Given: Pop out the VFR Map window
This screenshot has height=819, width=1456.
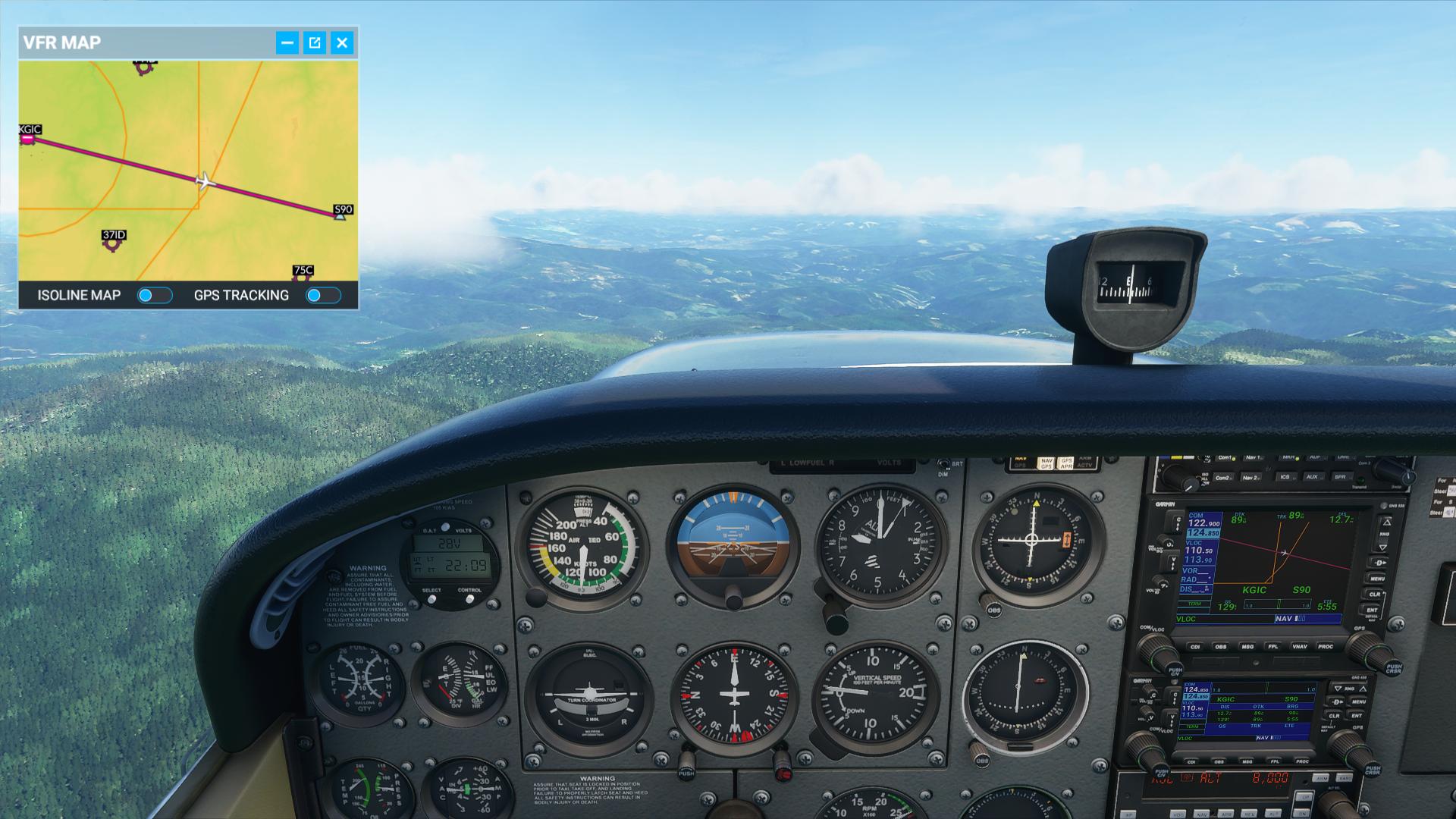Looking at the screenshot, I should (315, 42).
